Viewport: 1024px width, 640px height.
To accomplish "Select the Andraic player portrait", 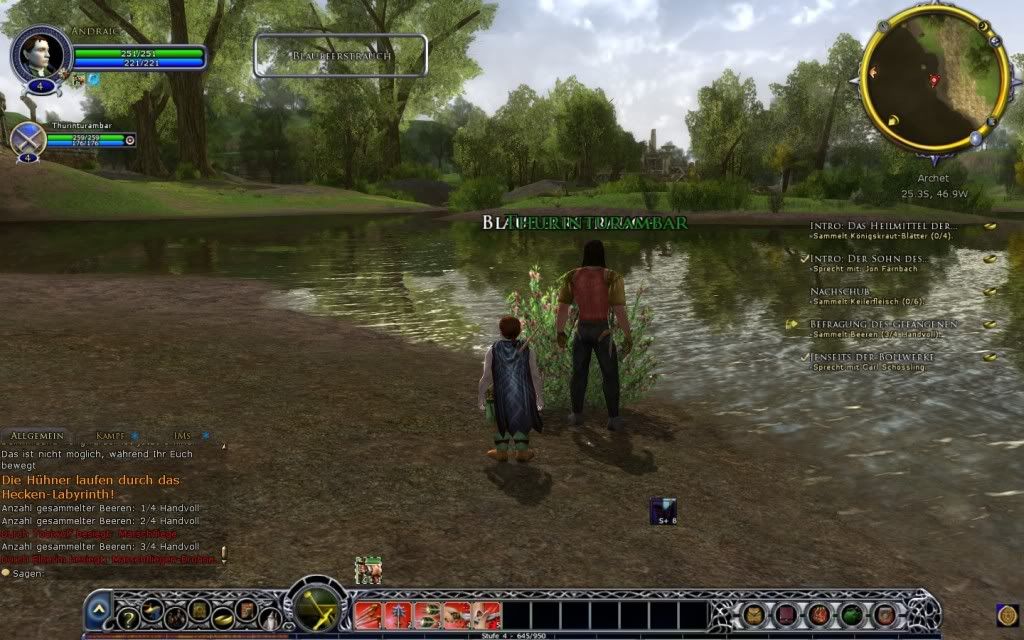I will tap(41, 54).
